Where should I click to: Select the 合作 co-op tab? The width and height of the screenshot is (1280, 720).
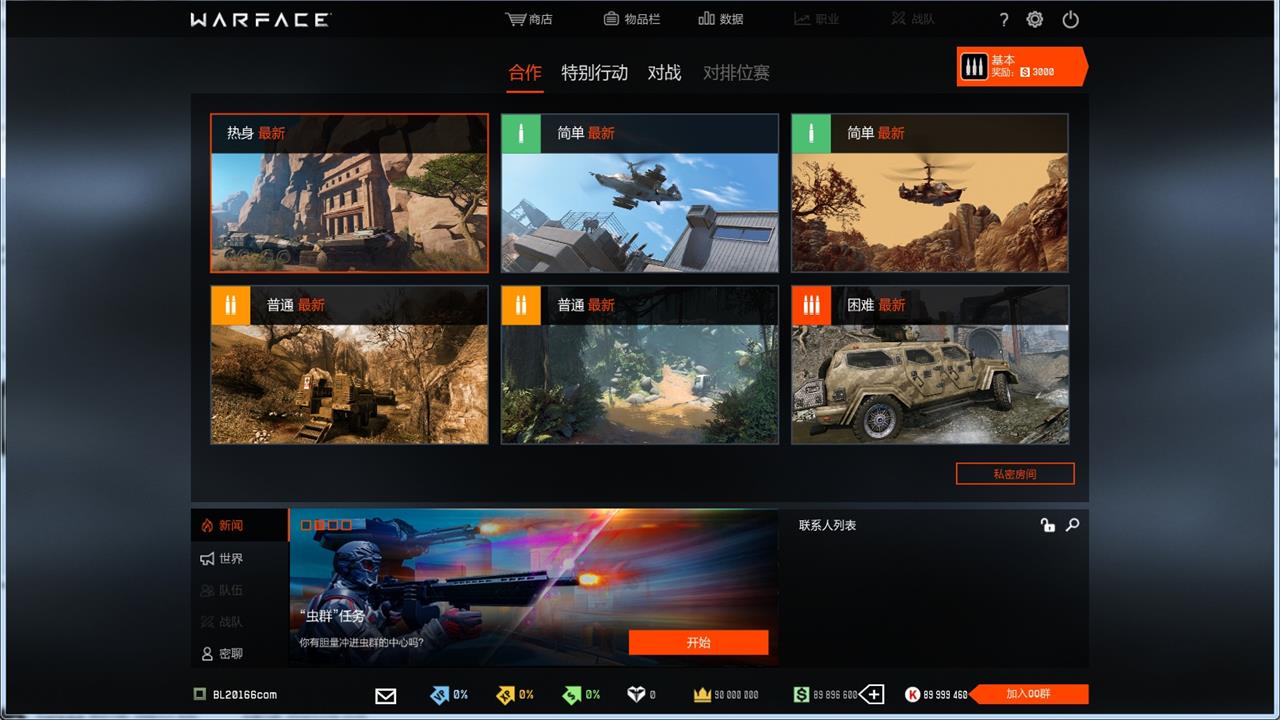pyautogui.click(x=525, y=72)
